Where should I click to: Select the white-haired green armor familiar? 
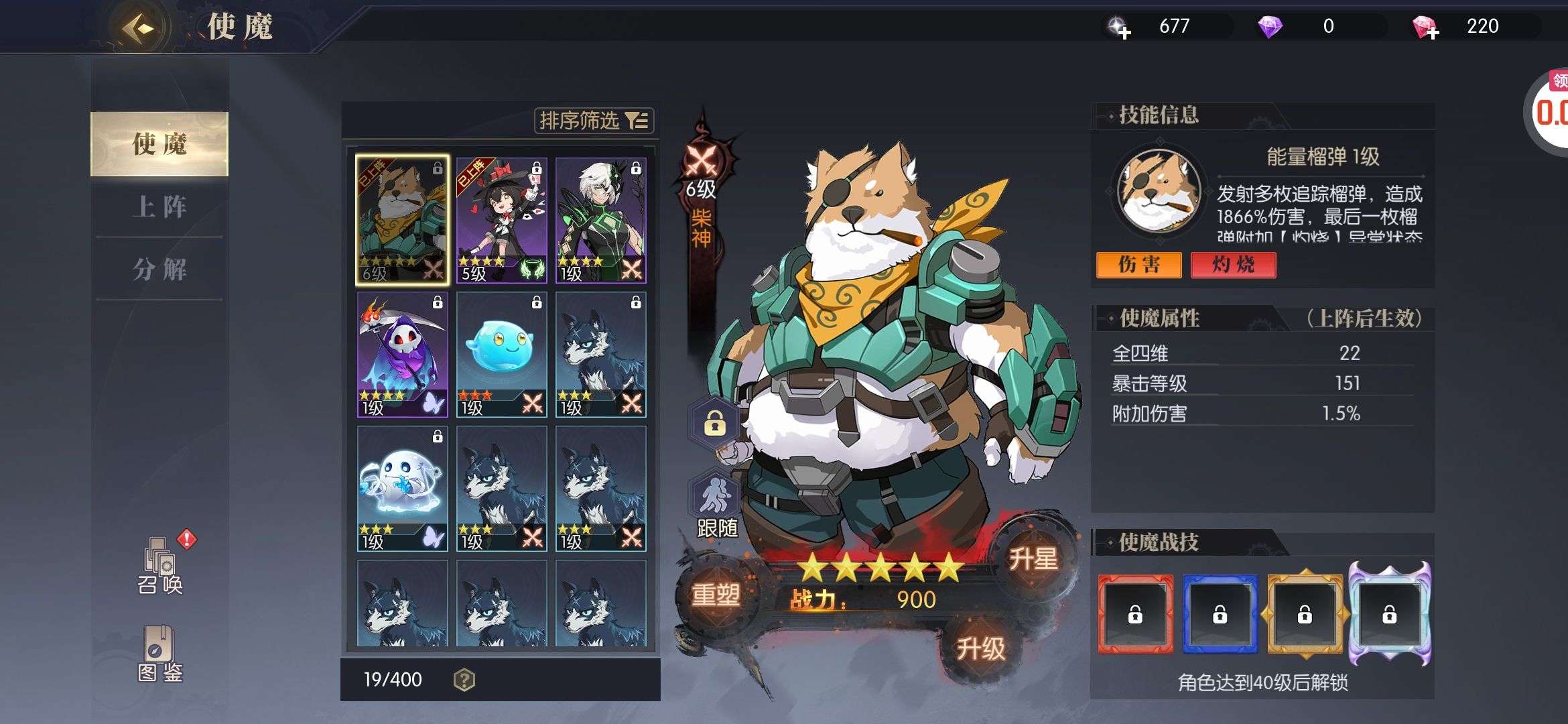[600, 220]
